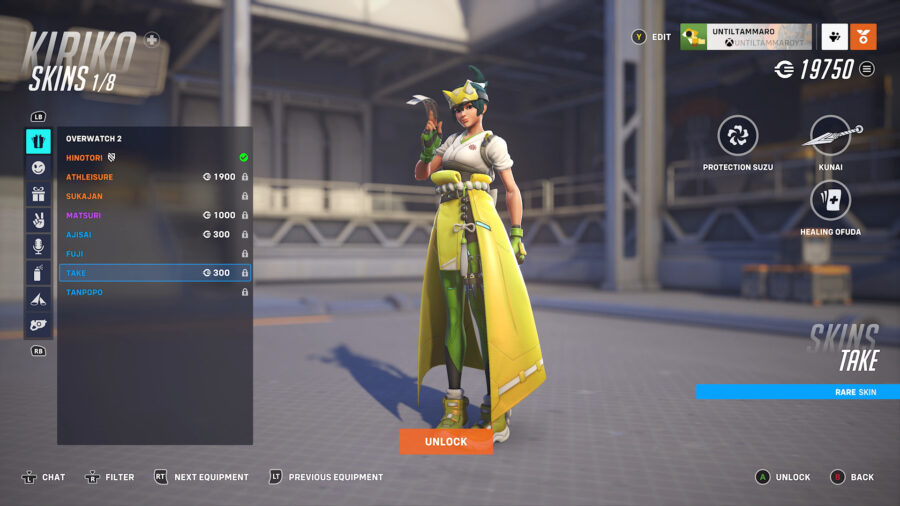This screenshot has height=506, width=900.
Task: Choose the Athleisure skin entry
Action: [150, 177]
